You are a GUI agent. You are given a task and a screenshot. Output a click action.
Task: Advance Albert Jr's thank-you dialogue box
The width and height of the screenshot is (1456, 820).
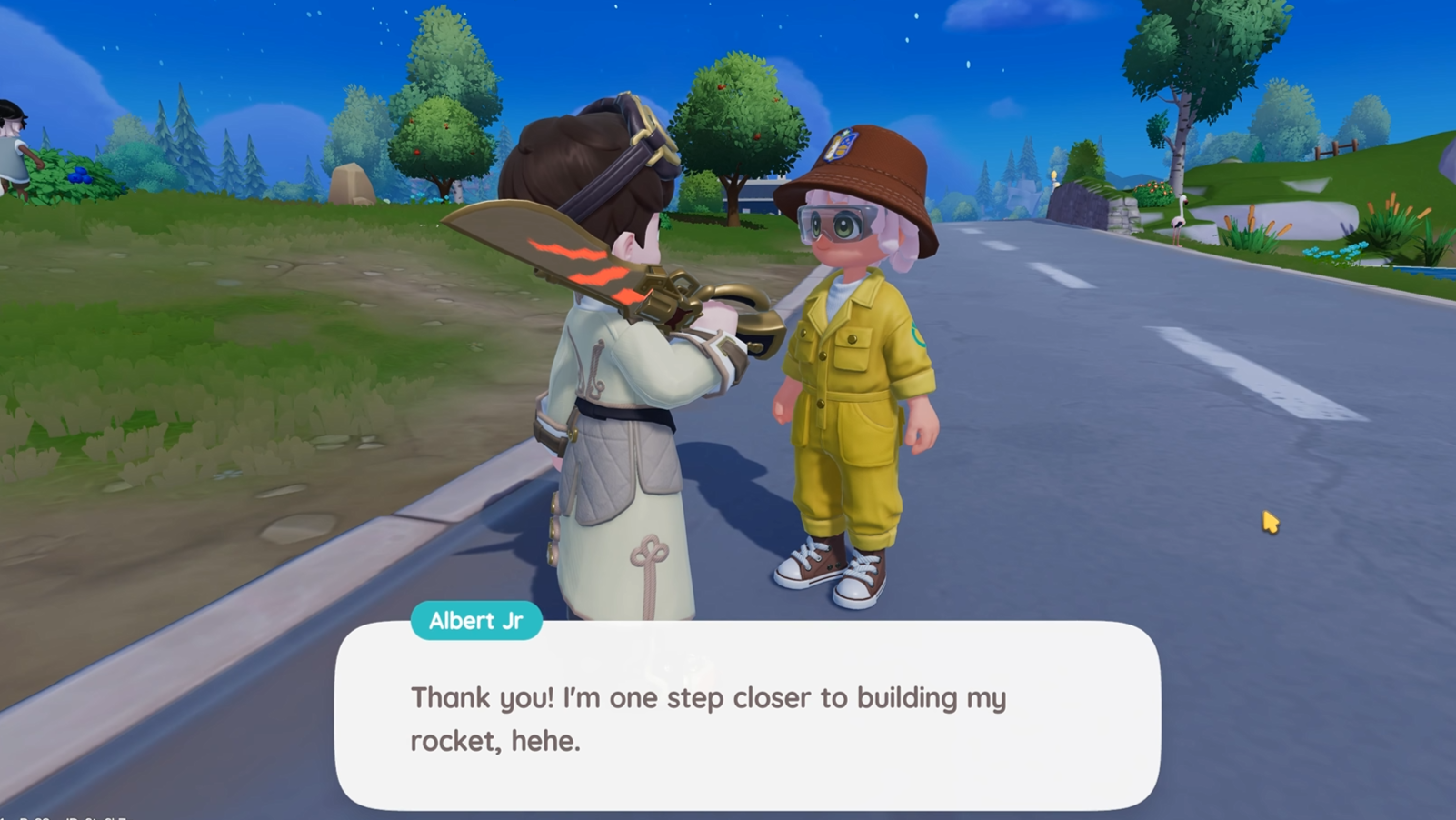(747, 717)
